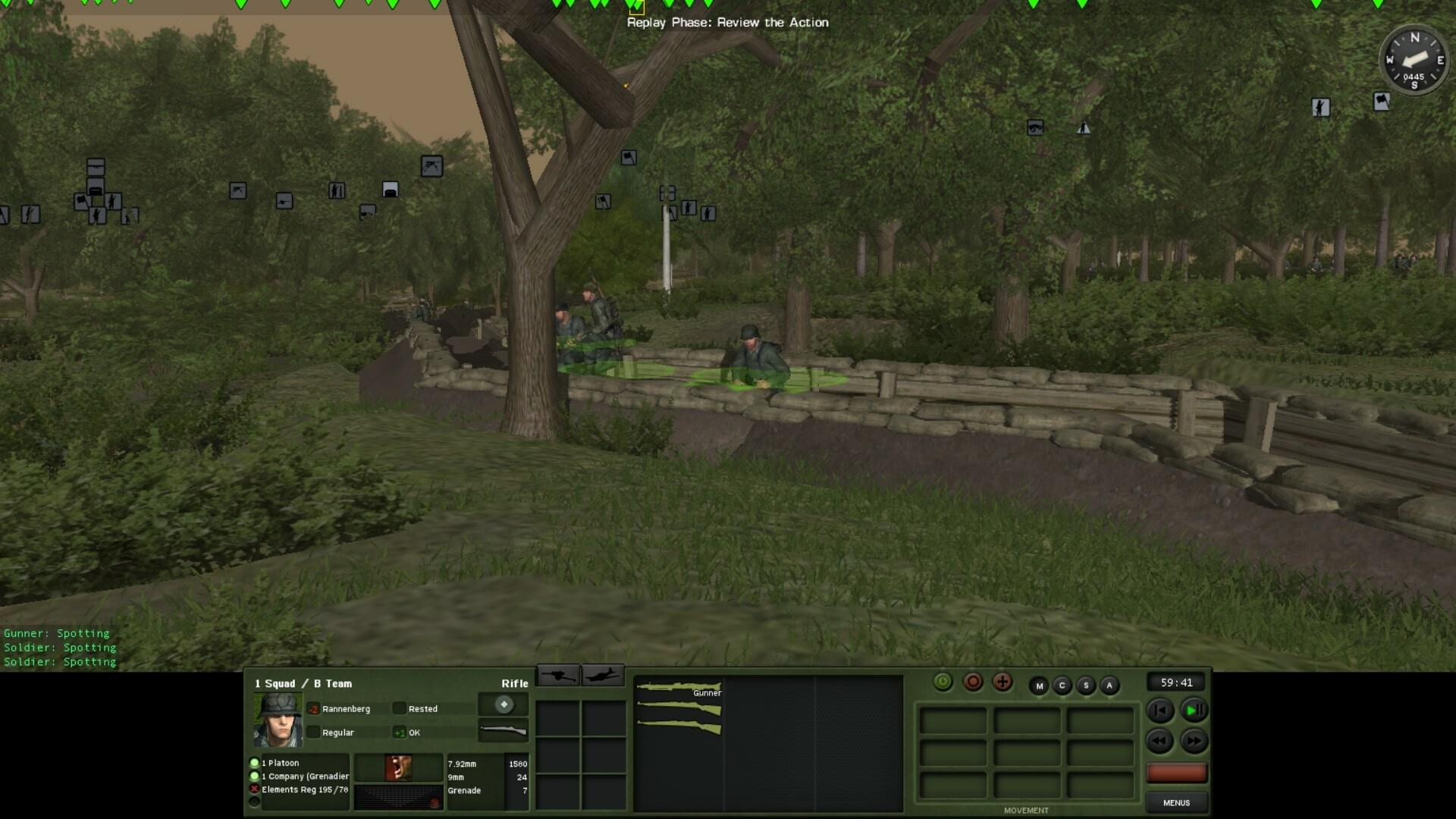This screenshot has height=819, width=1456.
Task: Toggle the M command group button
Action: coord(1040,685)
